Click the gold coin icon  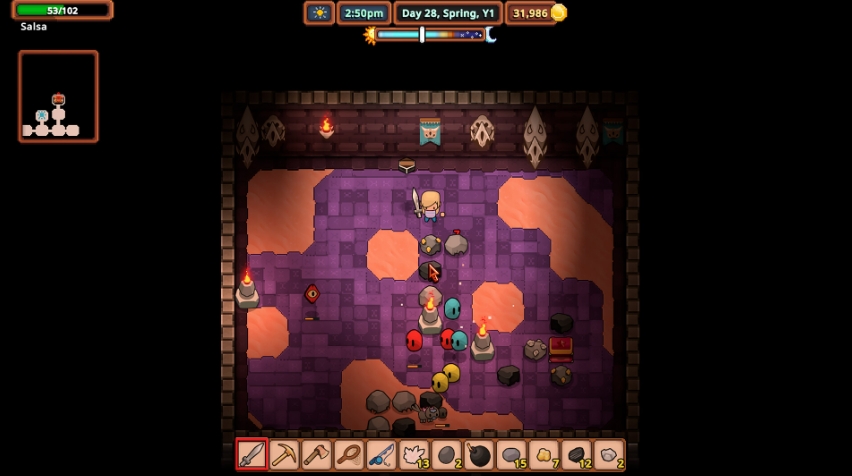tap(559, 13)
